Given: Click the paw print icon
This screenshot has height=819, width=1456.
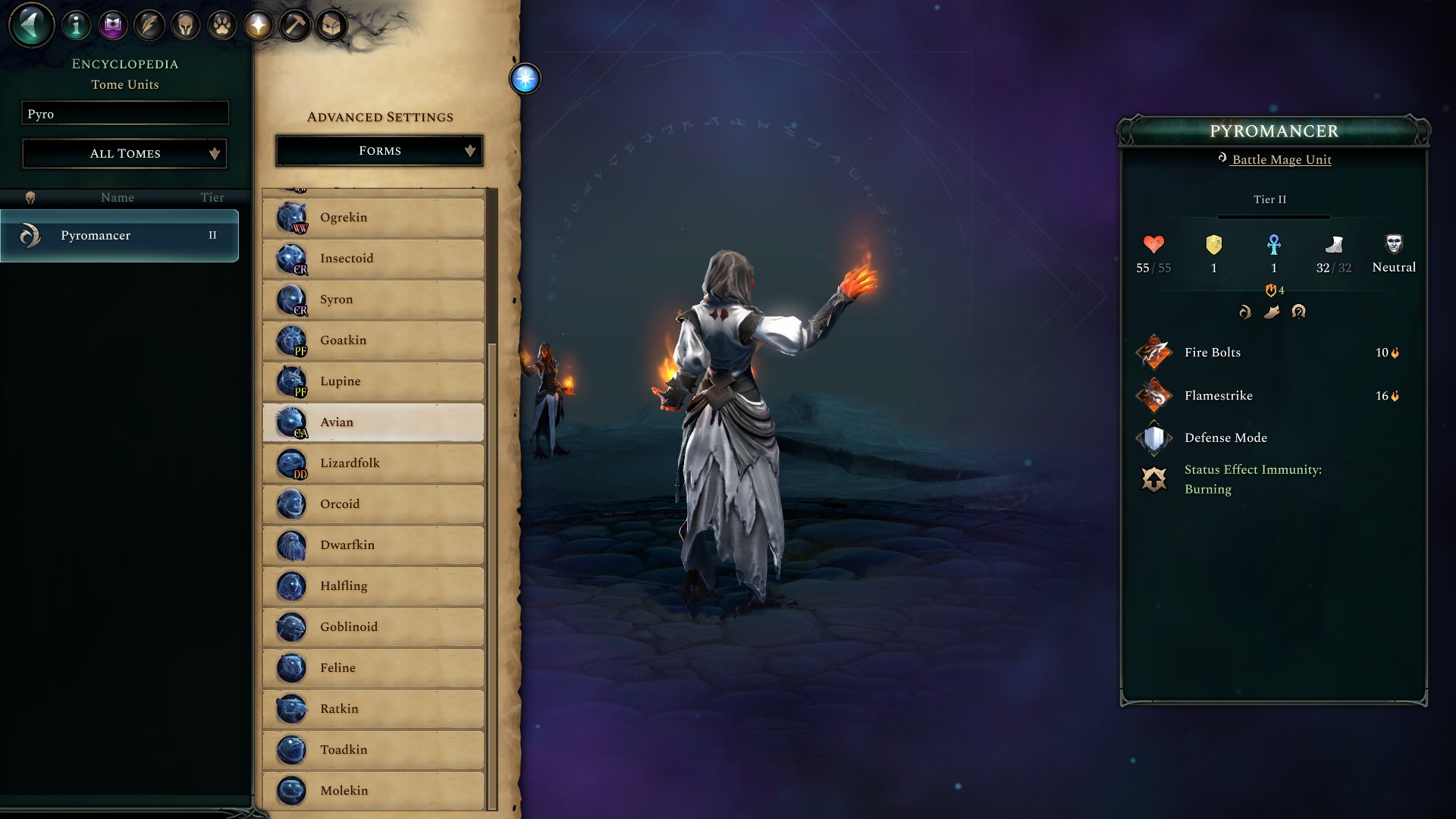Looking at the screenshot, I should (221, 24).
